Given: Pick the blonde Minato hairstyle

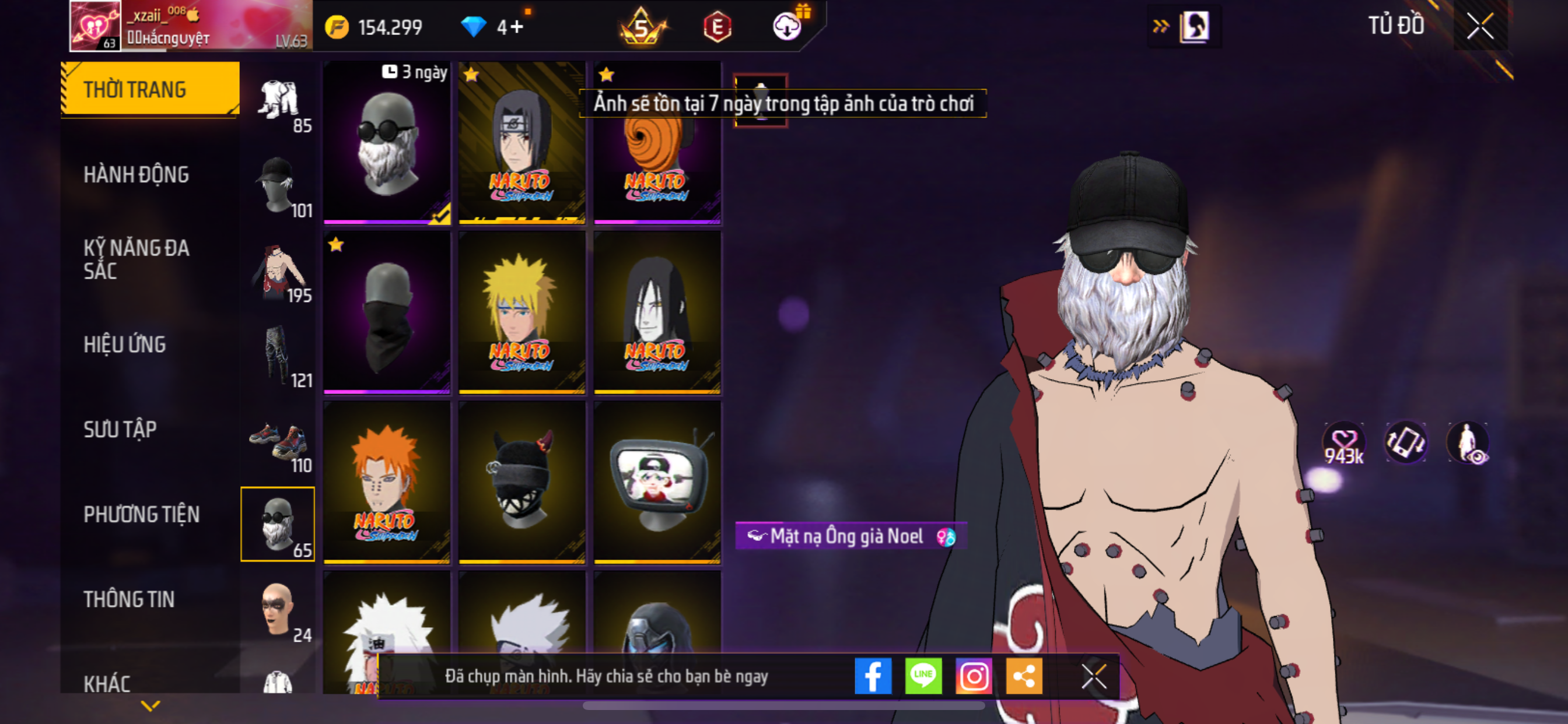Looking at the screenshot, I should pyautogui.click(x=521, y=312).
